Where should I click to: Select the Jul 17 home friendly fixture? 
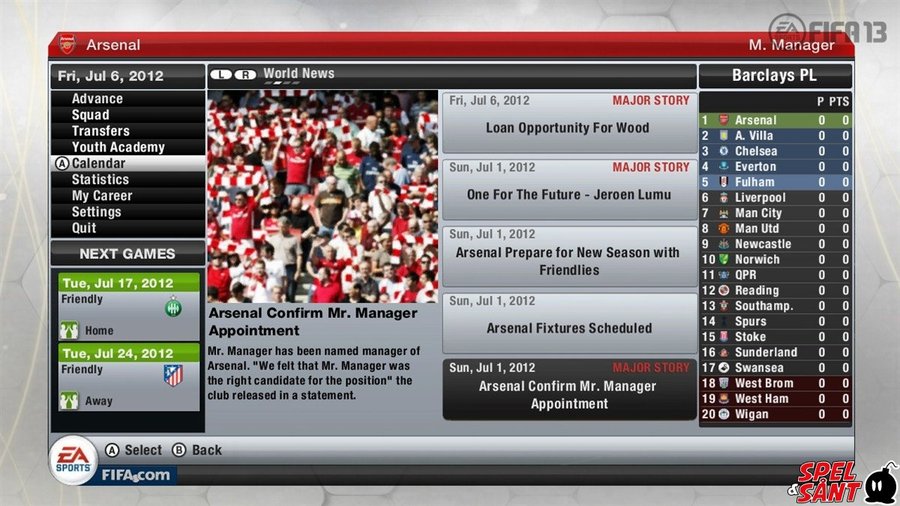[129, 307]
